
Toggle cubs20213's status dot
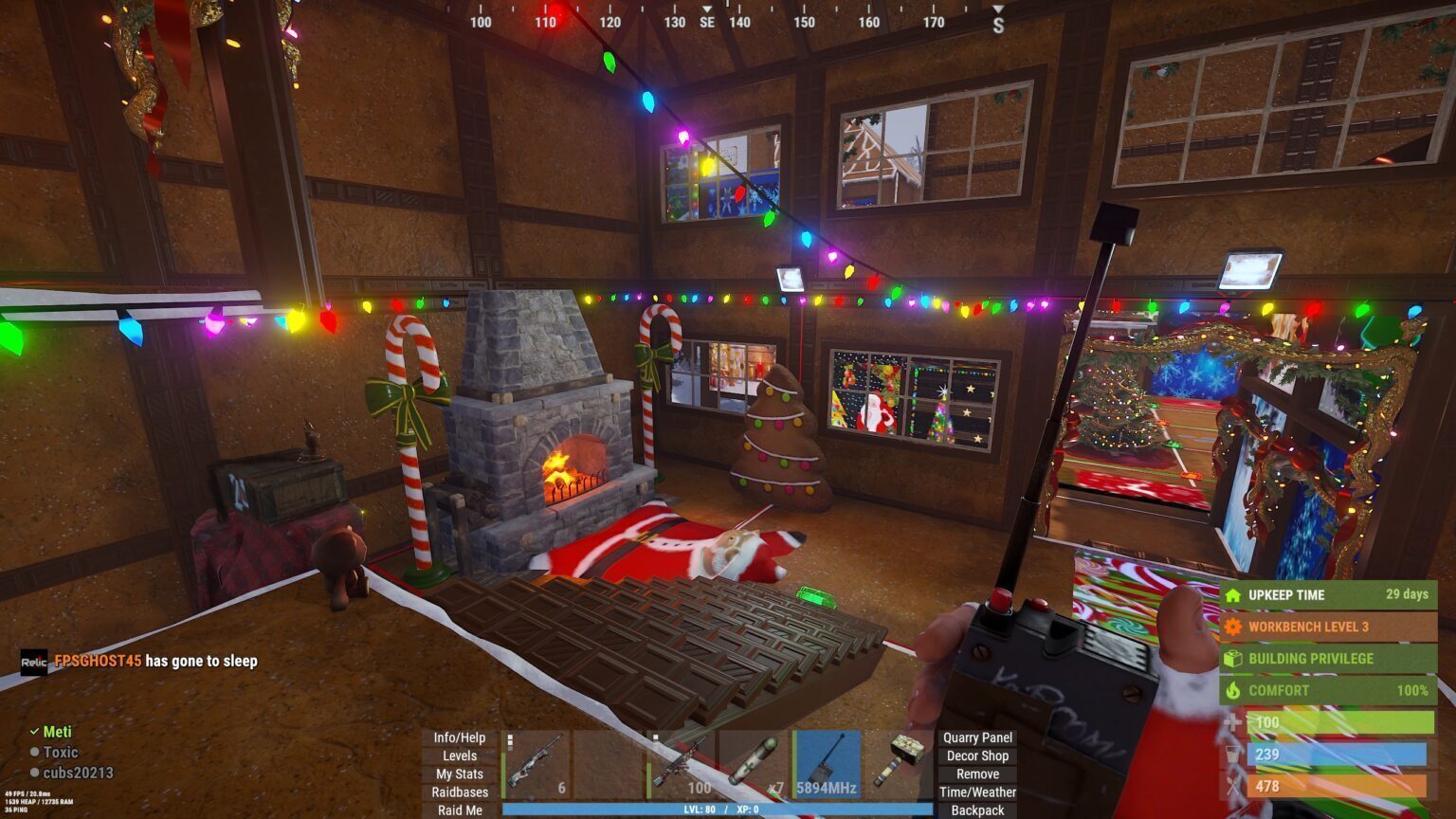tap(34, 773)
